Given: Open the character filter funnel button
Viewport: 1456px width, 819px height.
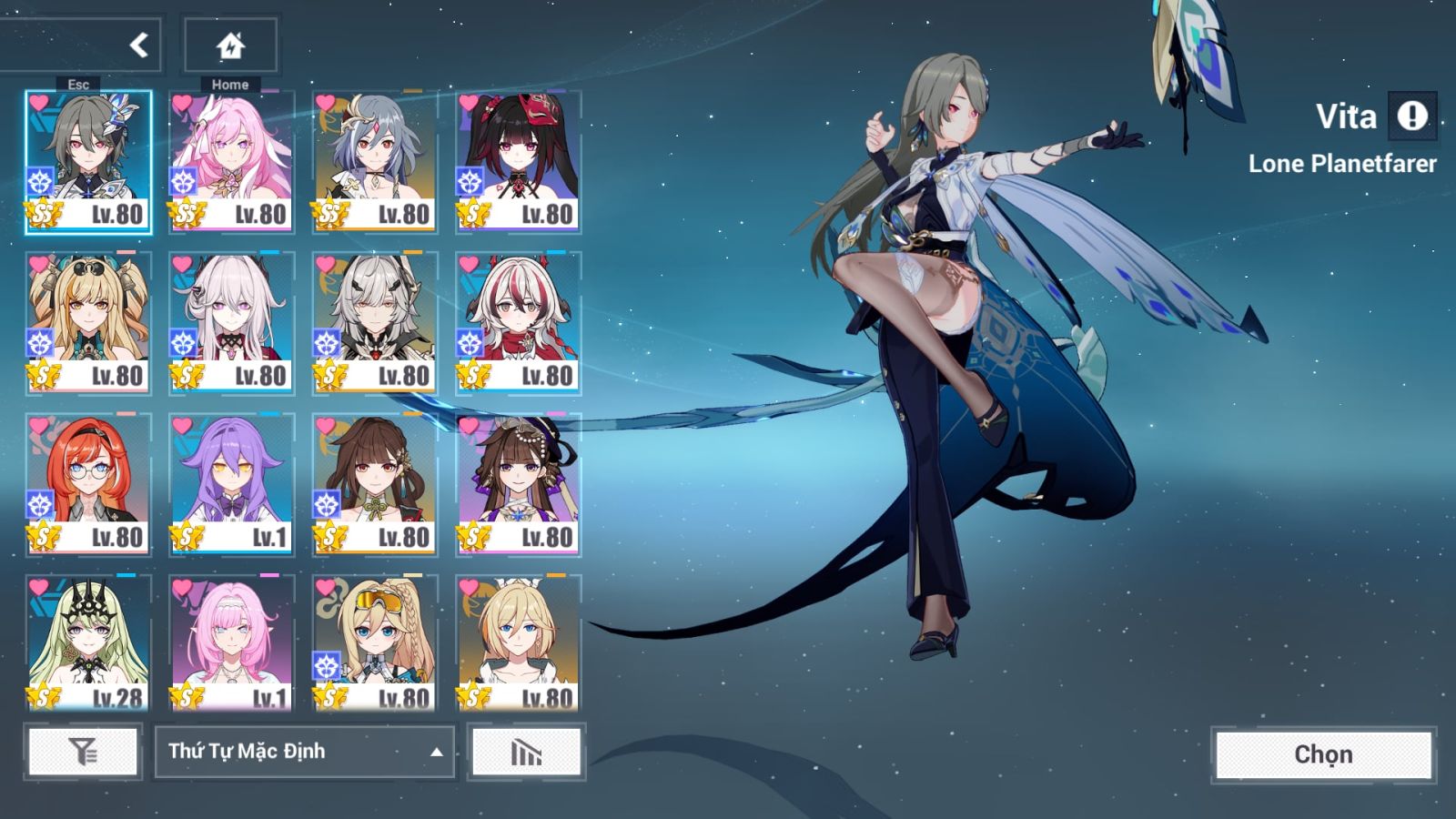Looking at the screenshot, I should coord(83,752).
